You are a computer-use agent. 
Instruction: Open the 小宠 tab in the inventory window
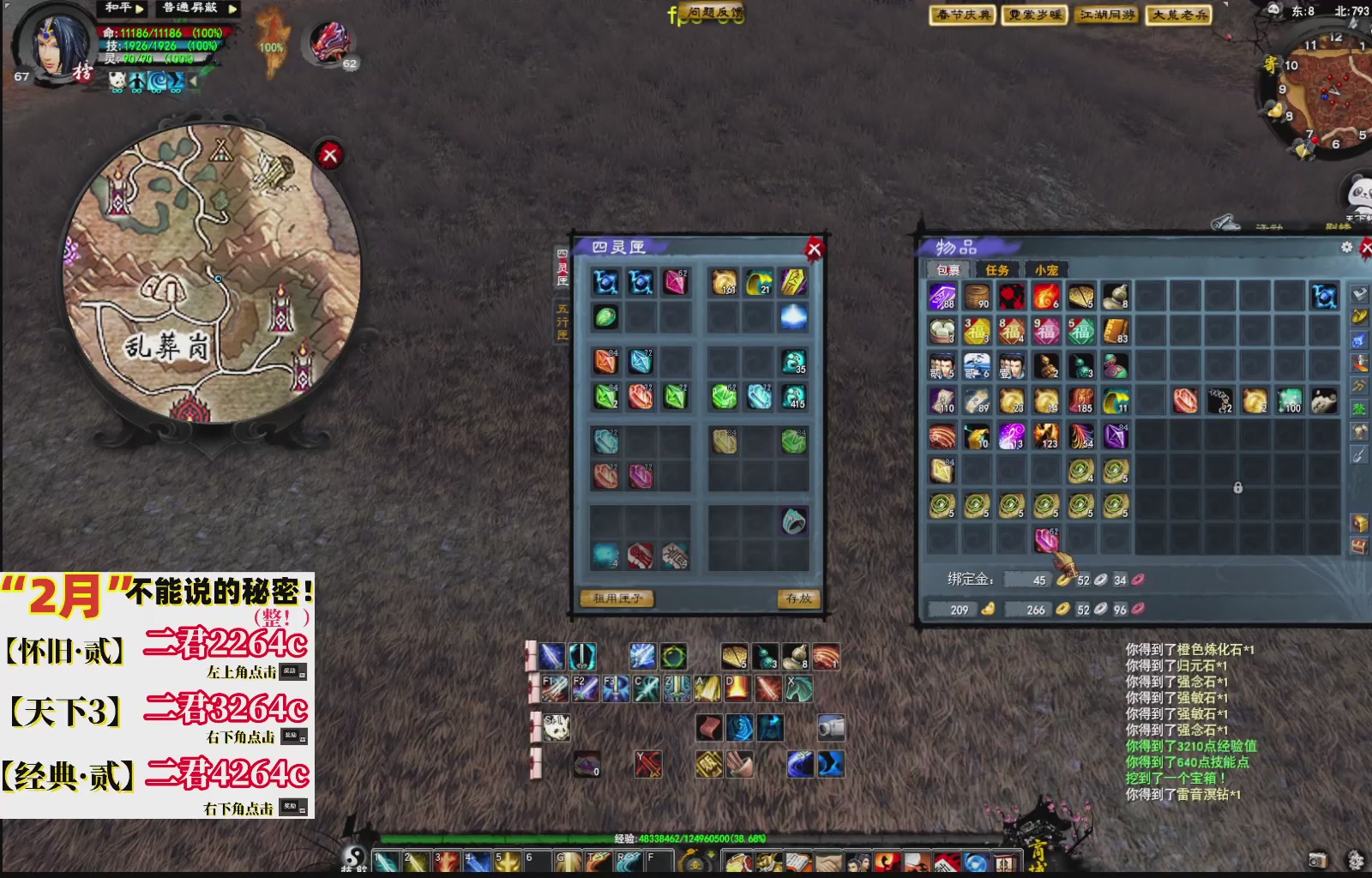[1046, 268]
